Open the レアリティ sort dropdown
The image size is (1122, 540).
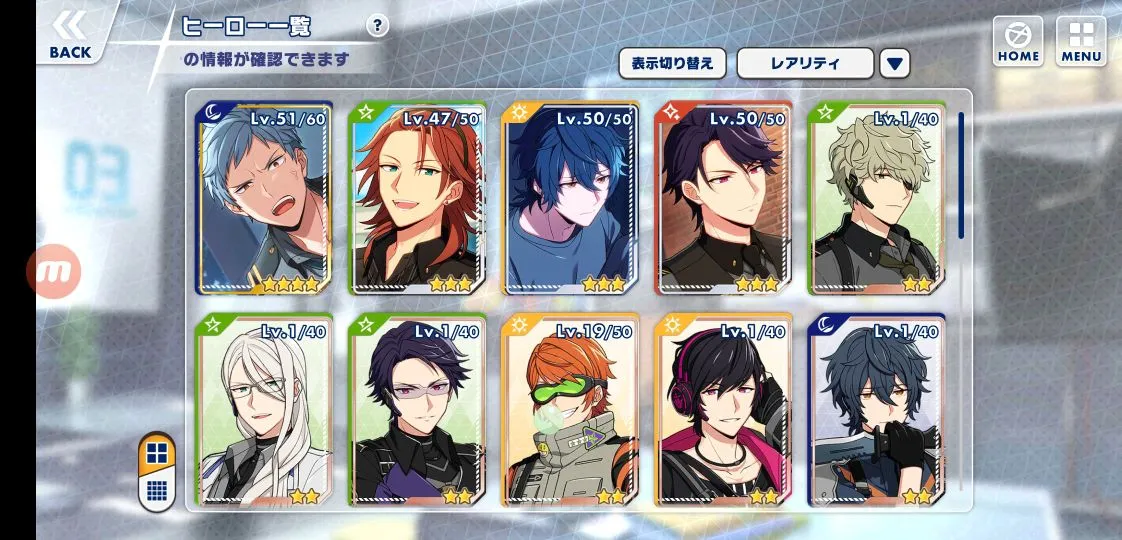805,63
